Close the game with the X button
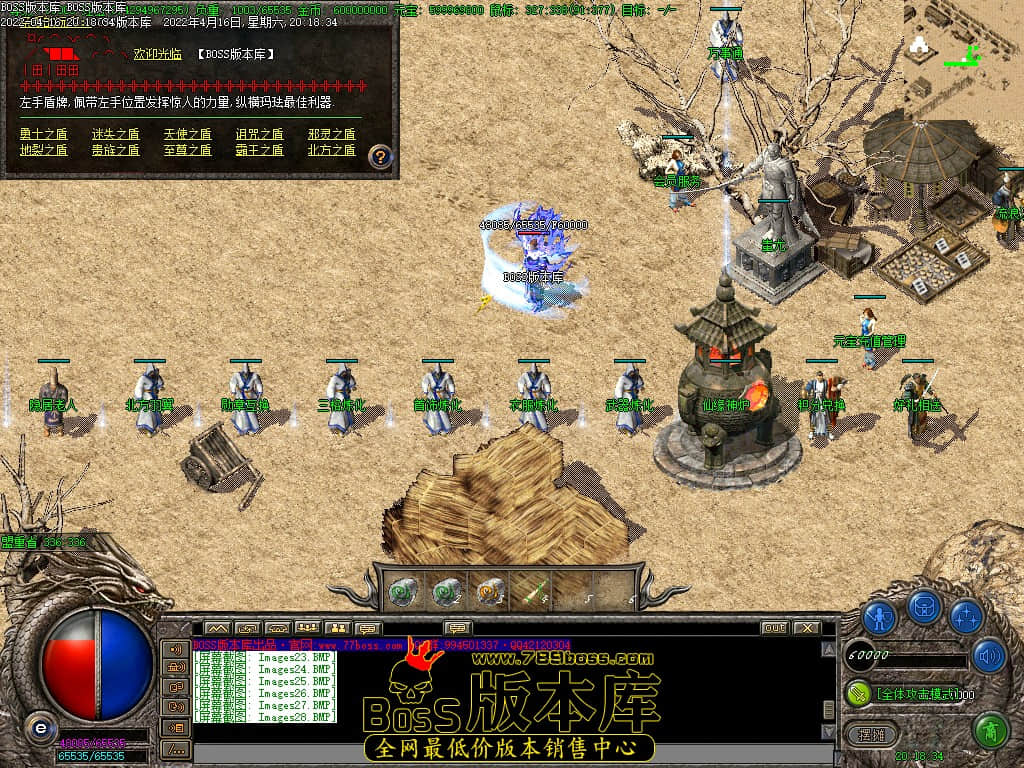 pyautogui.click(x=806, y=628)
